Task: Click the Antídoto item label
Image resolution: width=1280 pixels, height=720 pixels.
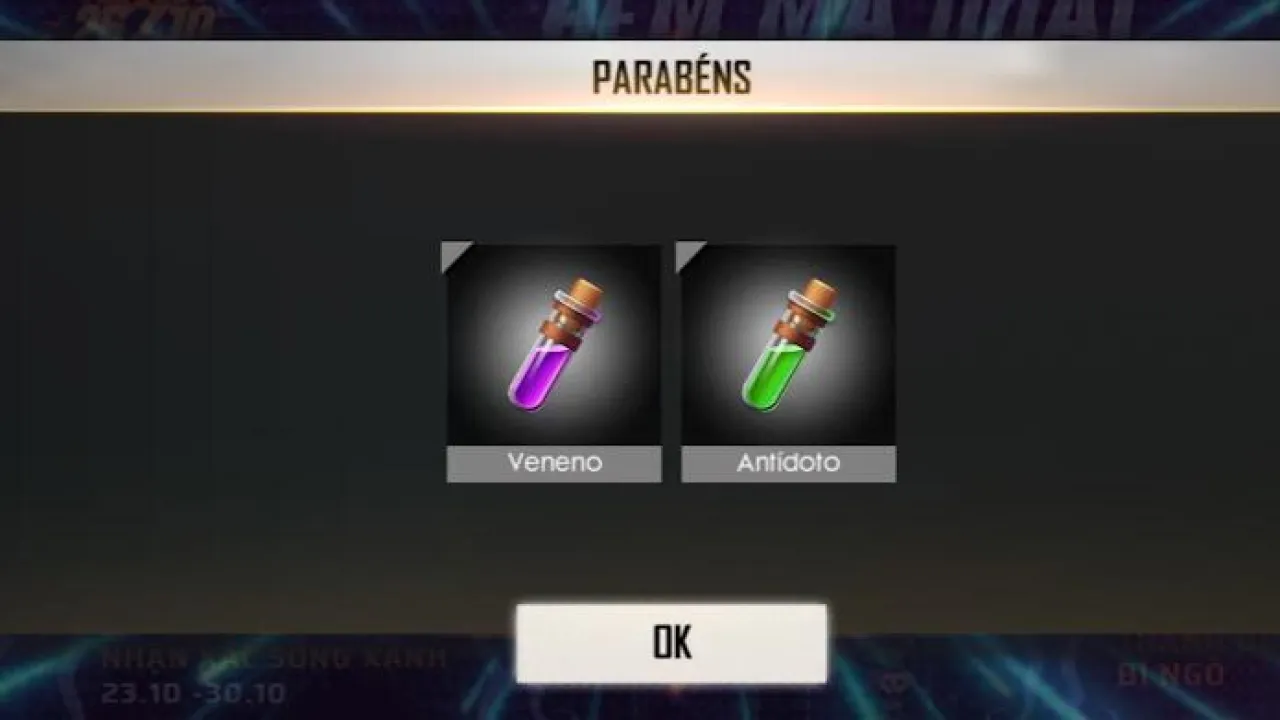Action: 787,463
